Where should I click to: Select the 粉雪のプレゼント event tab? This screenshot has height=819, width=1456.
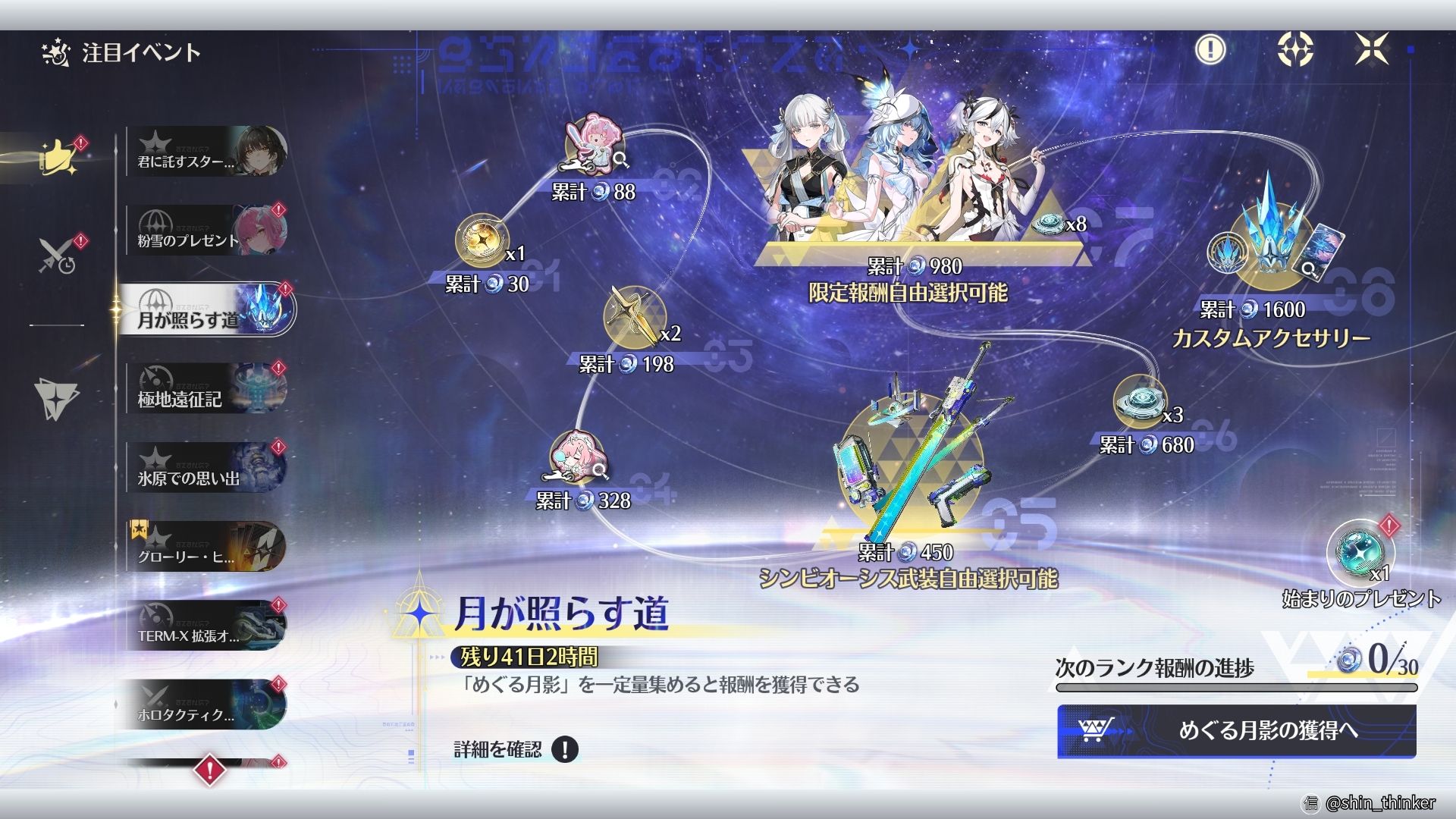coord(205,230)
